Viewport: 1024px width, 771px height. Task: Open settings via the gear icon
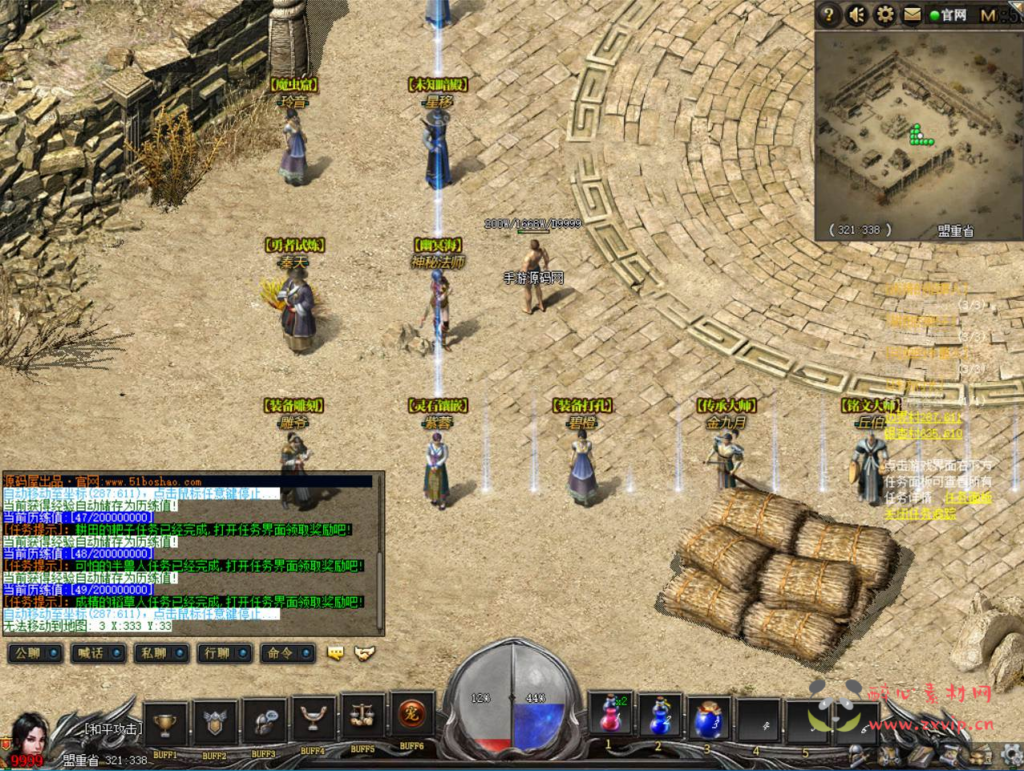pos(885,15)
